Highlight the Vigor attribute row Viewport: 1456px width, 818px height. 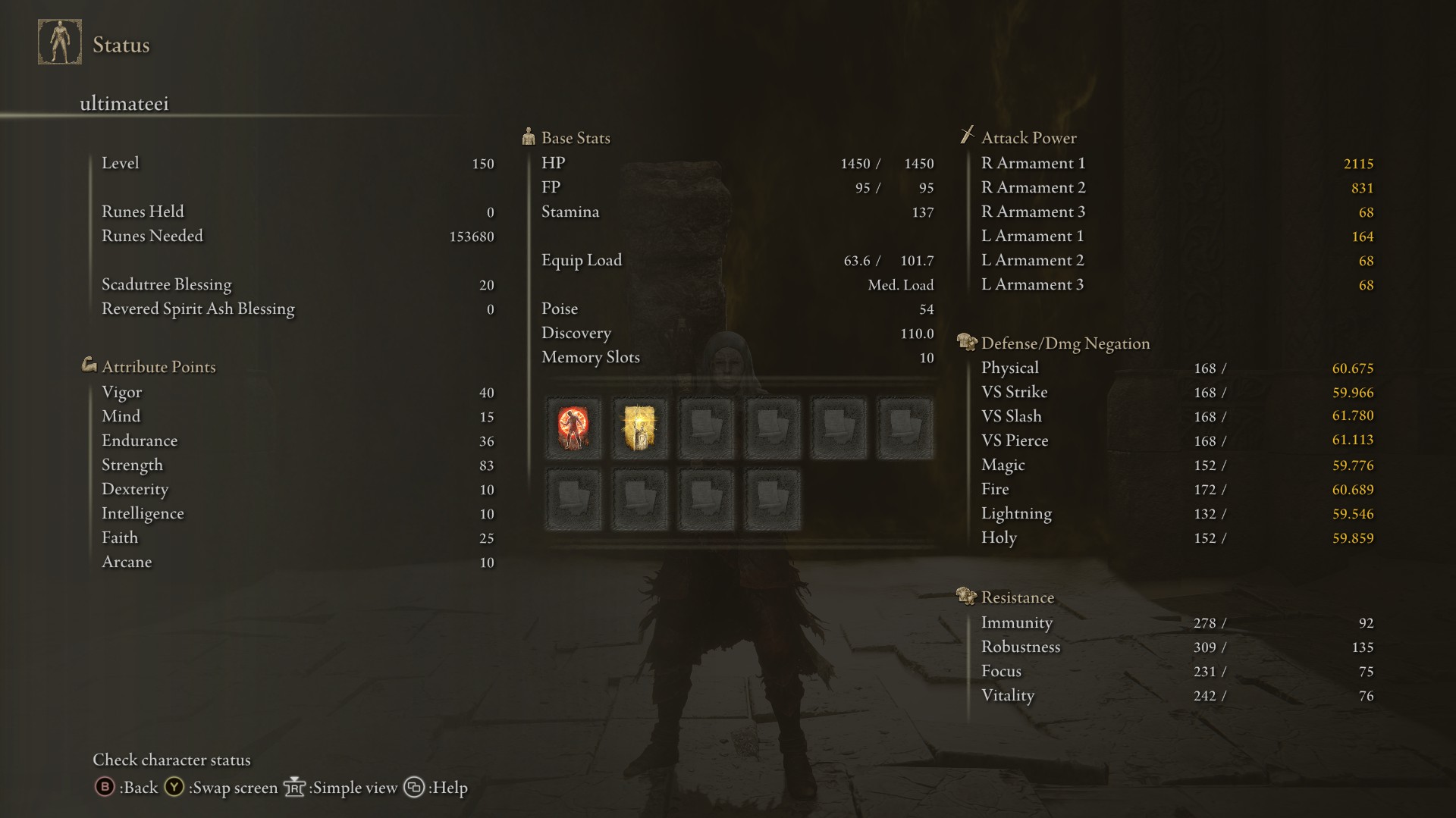[297, 393]
